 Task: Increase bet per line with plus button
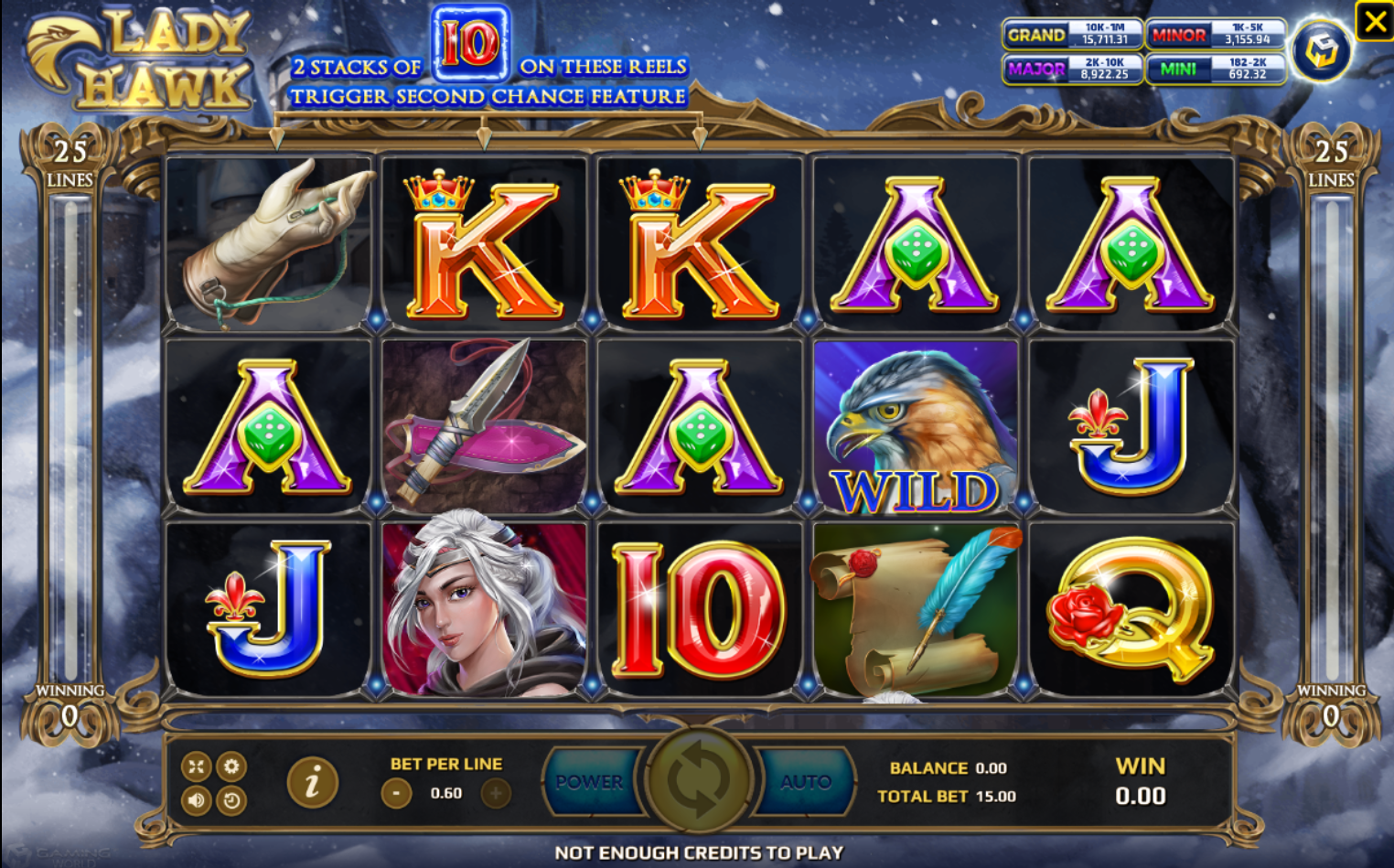coord(496,793)
